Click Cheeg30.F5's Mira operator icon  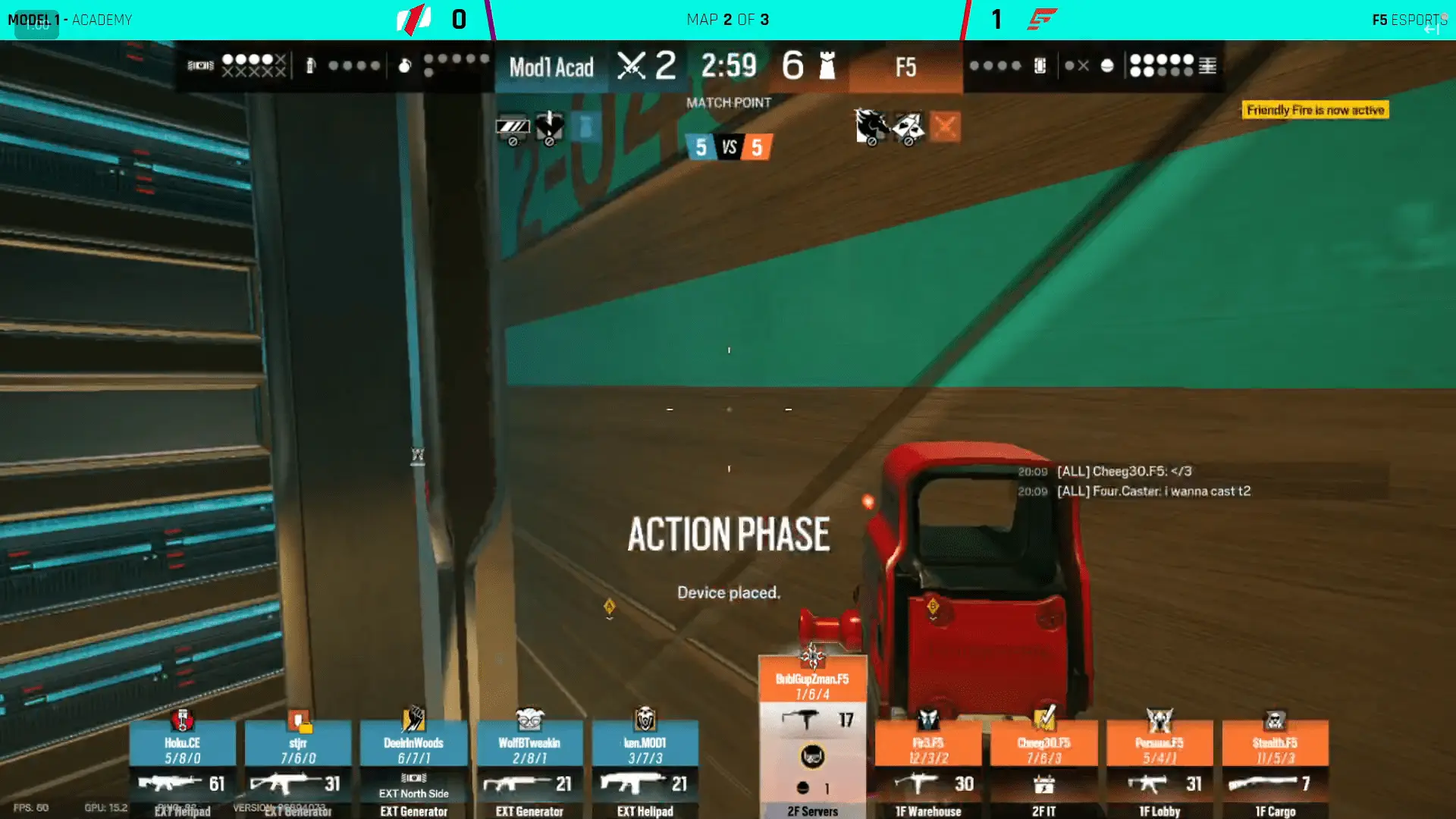pyautogui.click(x=1044, y=718)
